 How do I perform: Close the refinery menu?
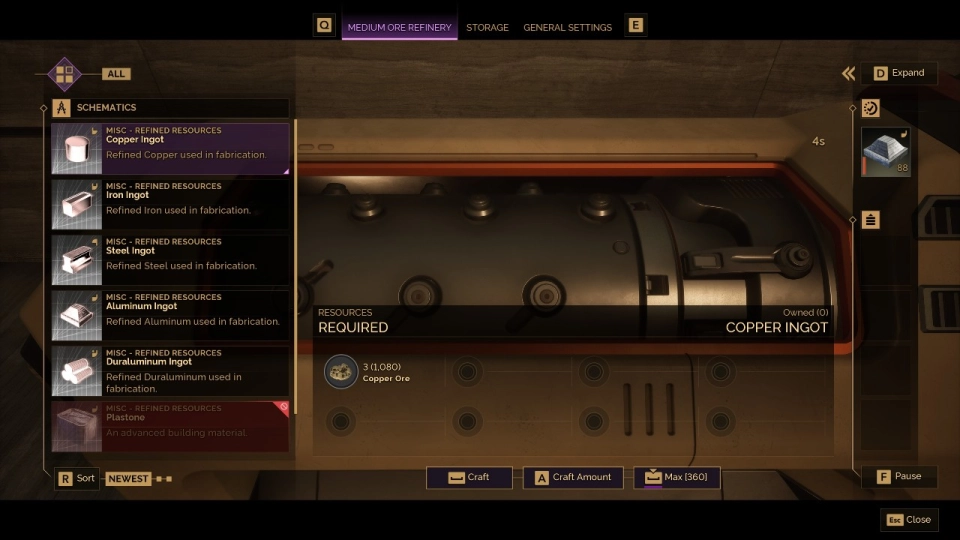tap(908, 520)
